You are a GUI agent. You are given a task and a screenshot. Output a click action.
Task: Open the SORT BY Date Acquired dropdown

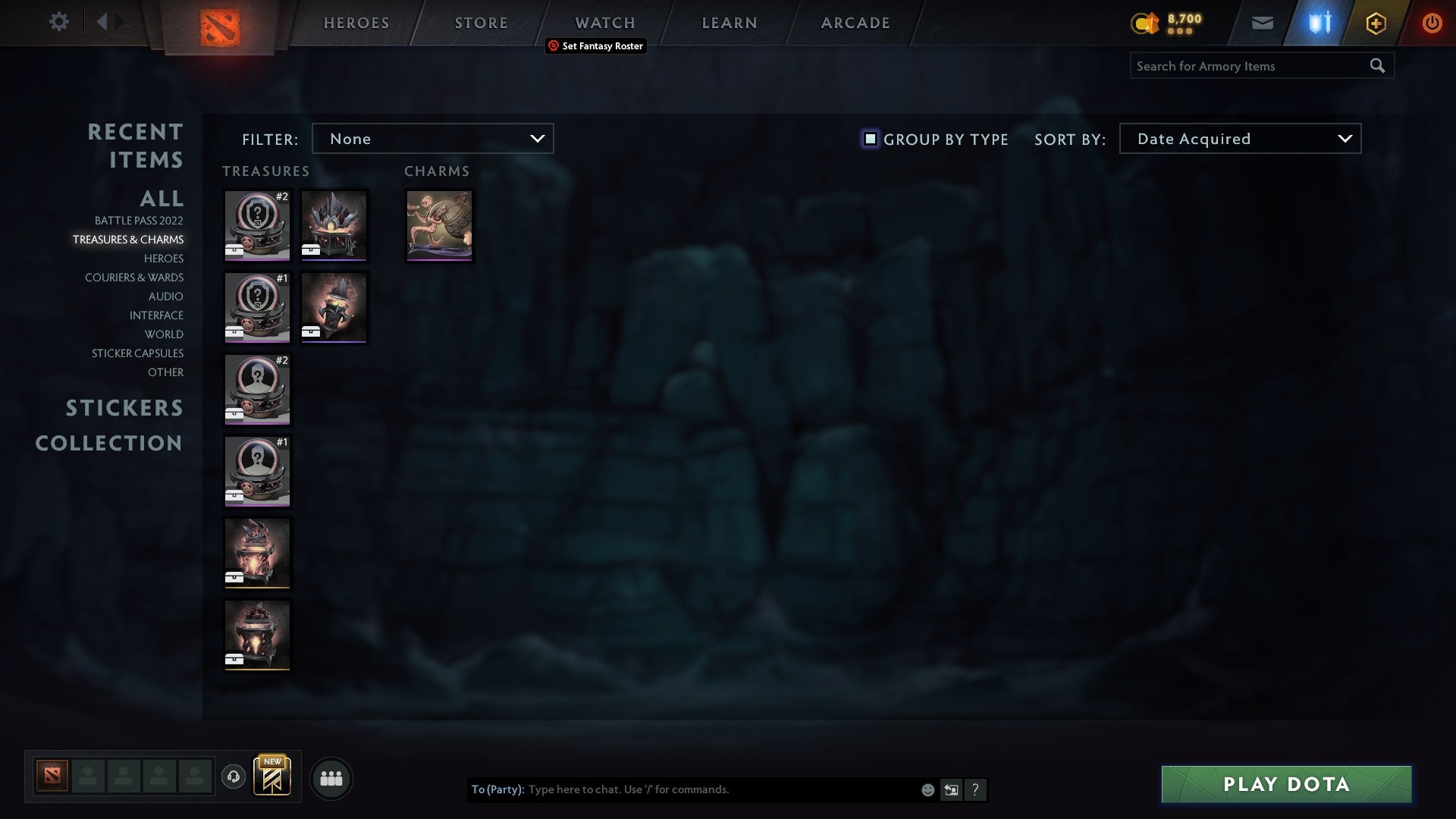[x=1239, y=139]
